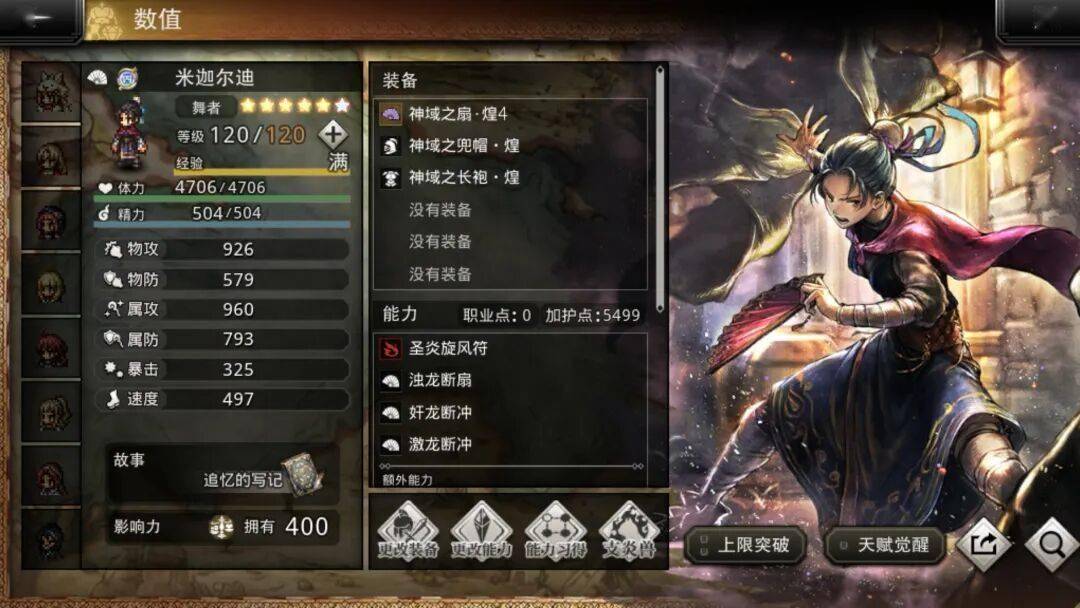1080x608 pixels.
Task: Select the first character portrait in sidebar
Action: point(50,93)
